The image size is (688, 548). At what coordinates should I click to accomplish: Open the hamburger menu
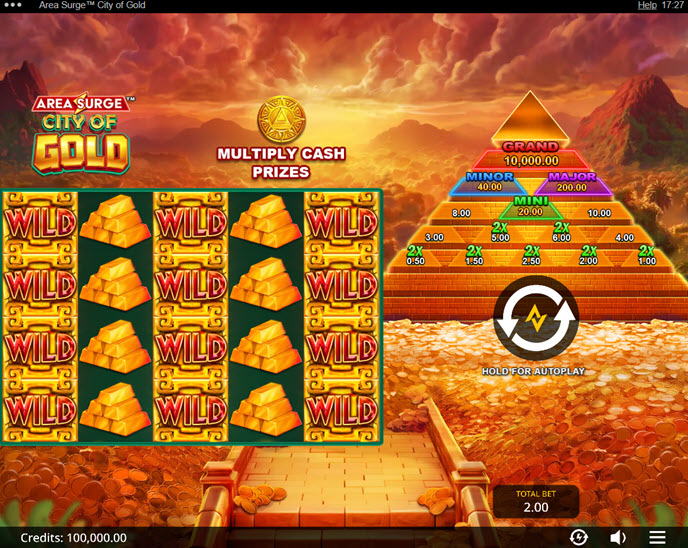click(657, 537)
